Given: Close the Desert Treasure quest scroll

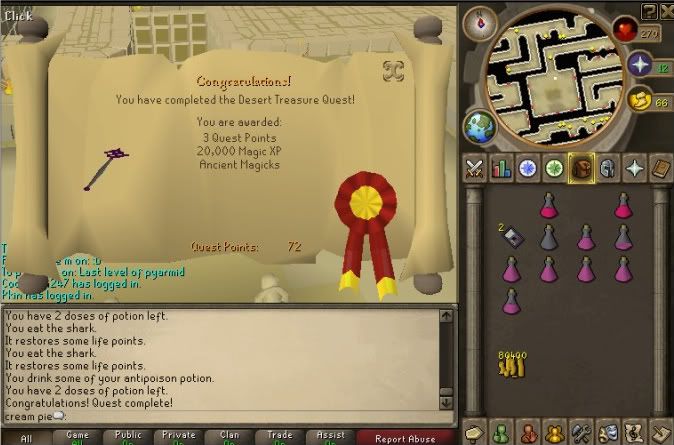Looking at the screenshot, I should [393, 70].
